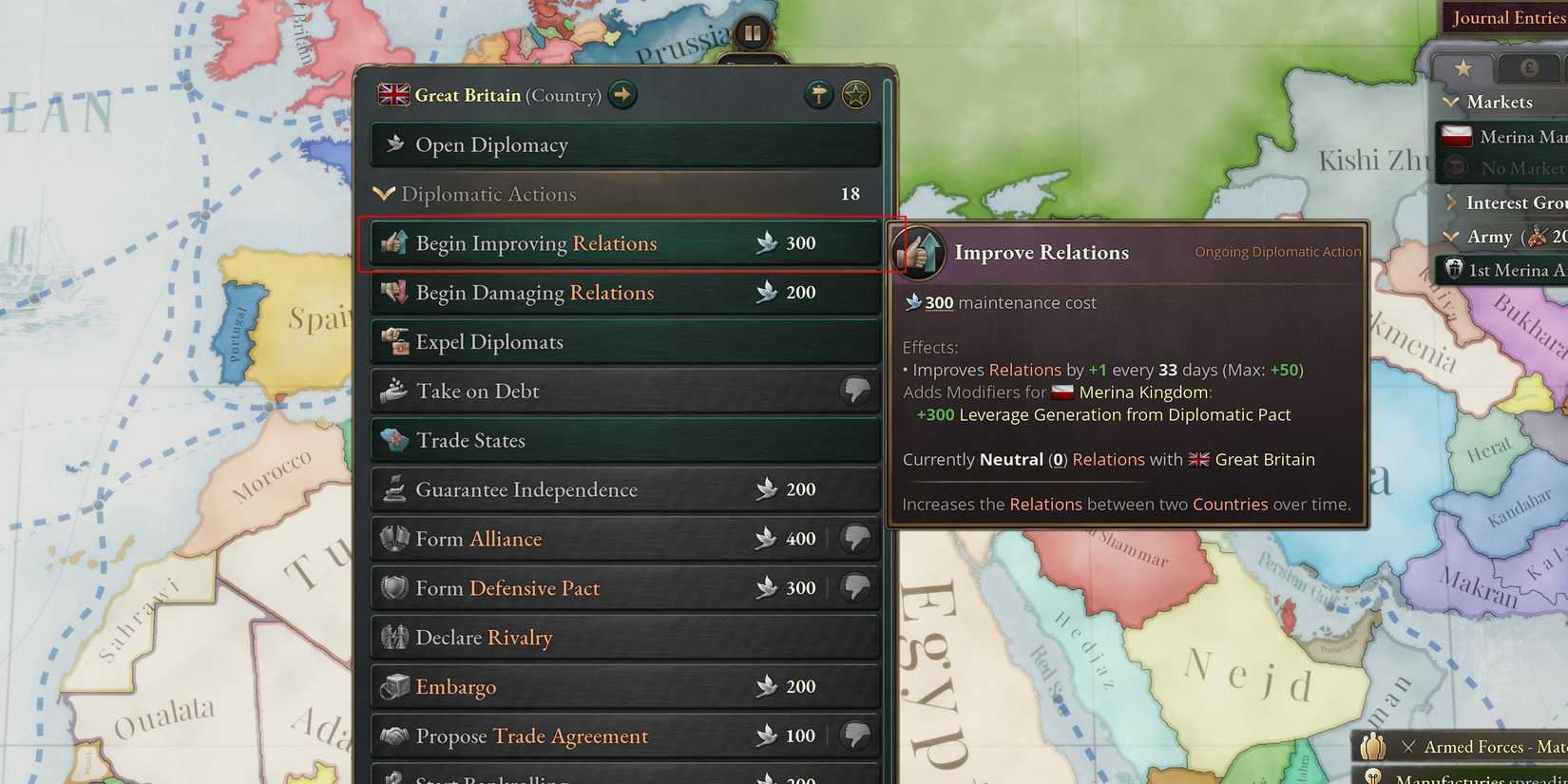Click the Armed Forces notification soldiers icon
Viewport: 1568px width, 784px height.
(1371, 747)
